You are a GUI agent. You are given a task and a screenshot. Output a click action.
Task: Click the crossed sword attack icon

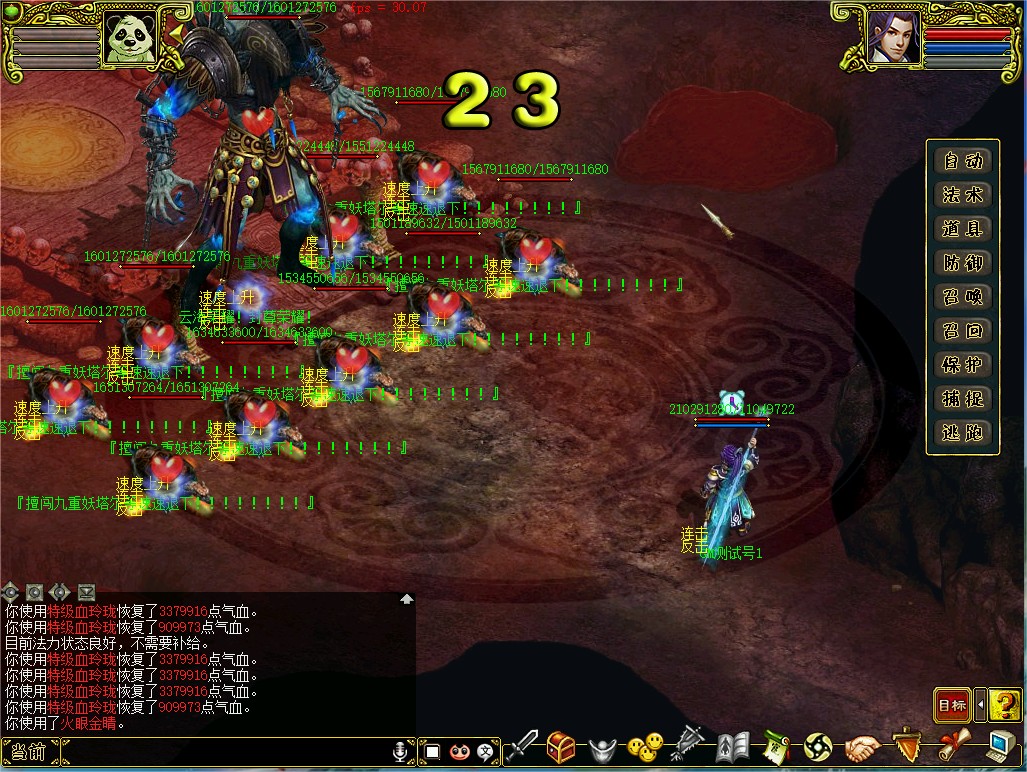pyautogui.click(x=522, y=747)
